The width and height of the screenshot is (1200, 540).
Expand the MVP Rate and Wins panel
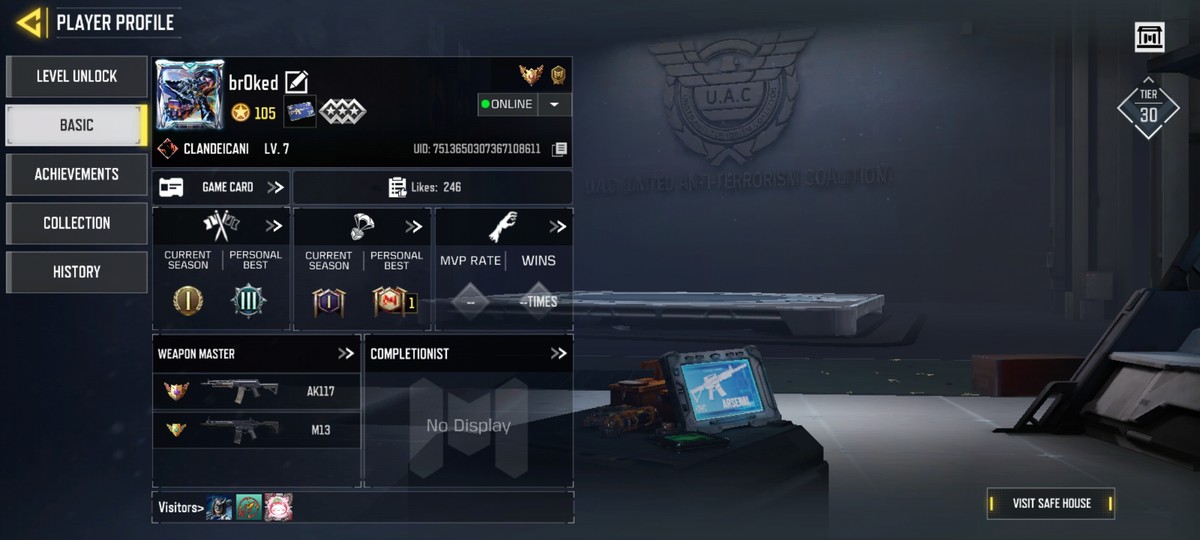click(557, 227)
